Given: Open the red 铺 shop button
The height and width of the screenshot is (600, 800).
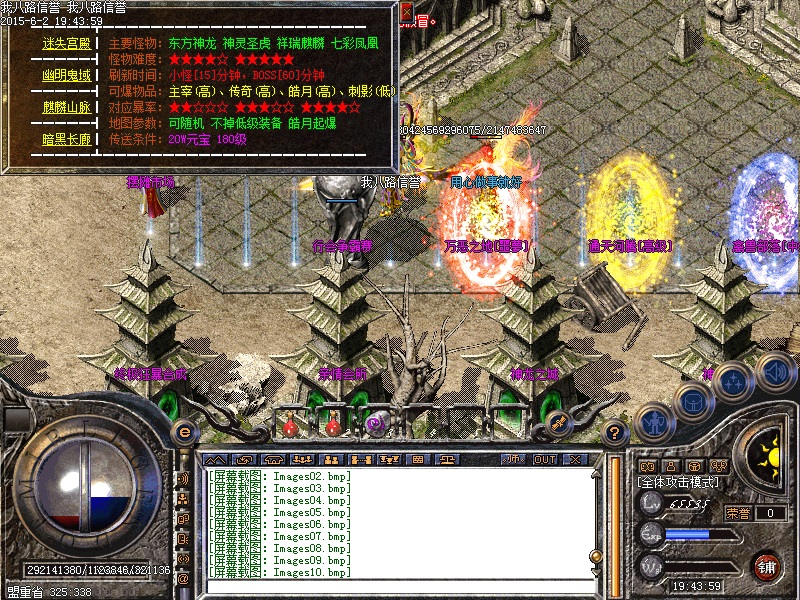Looking at the screenshot, I should (x=767, y=565).
